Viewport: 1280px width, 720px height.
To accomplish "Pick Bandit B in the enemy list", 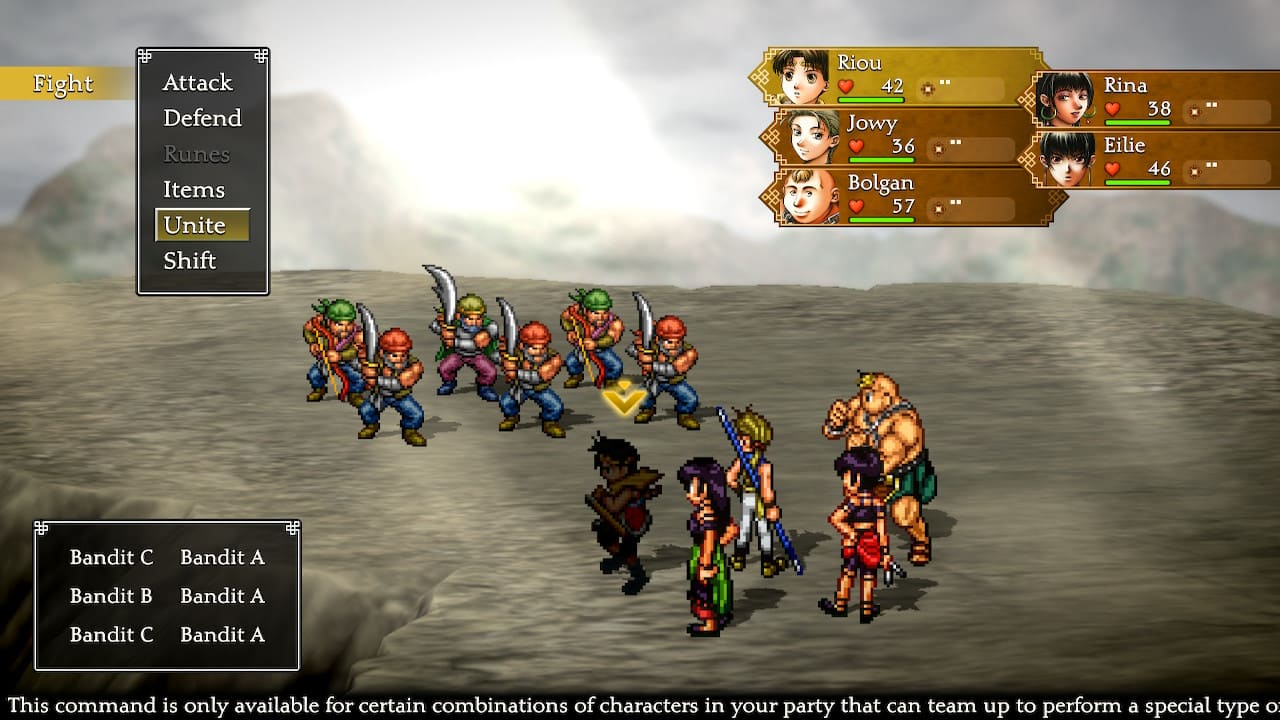I will (x=111, y=596).
